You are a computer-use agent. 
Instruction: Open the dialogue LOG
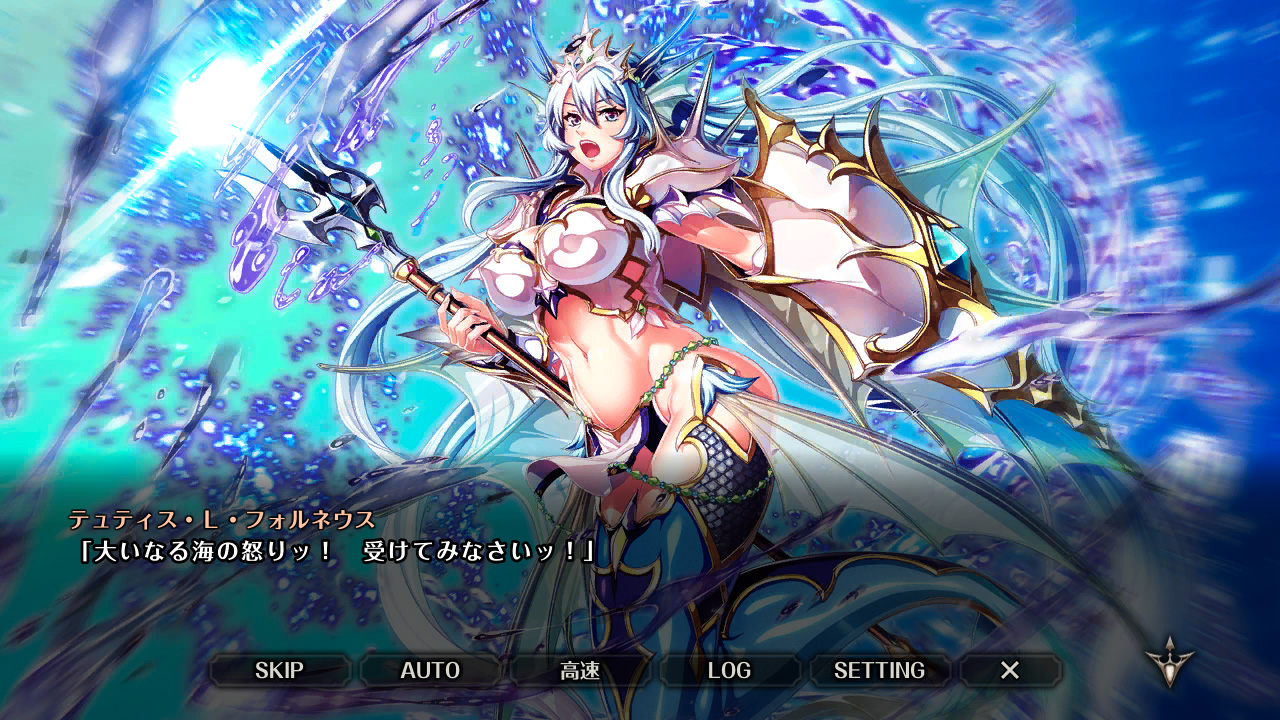pos(729,670)
